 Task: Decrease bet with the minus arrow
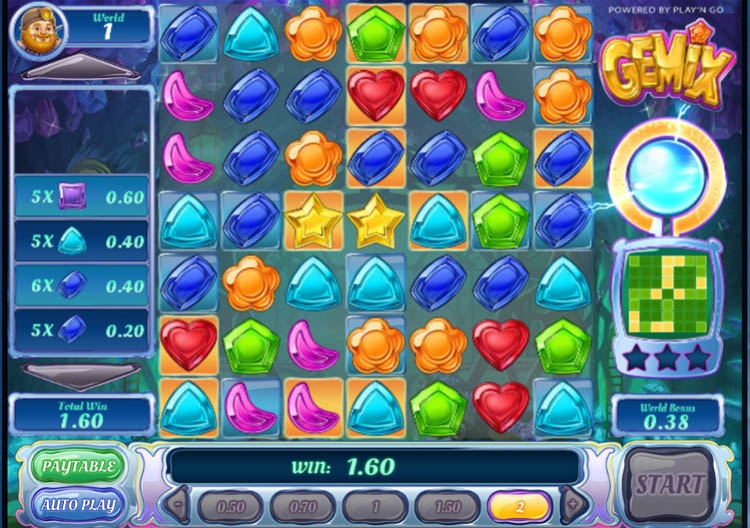(x=178, y=505)
